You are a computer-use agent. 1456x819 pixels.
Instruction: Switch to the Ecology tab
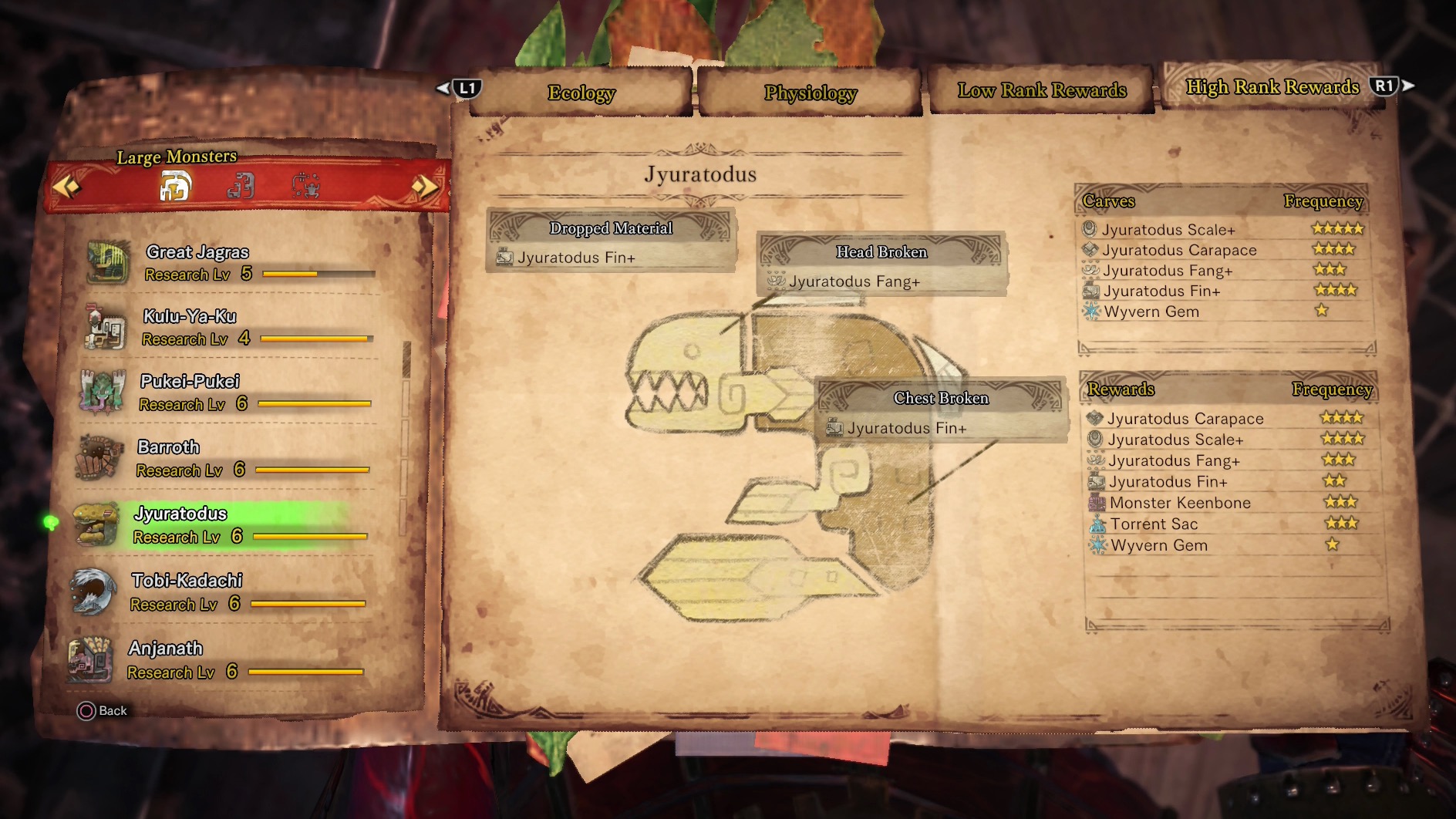(x=581, y=93)
